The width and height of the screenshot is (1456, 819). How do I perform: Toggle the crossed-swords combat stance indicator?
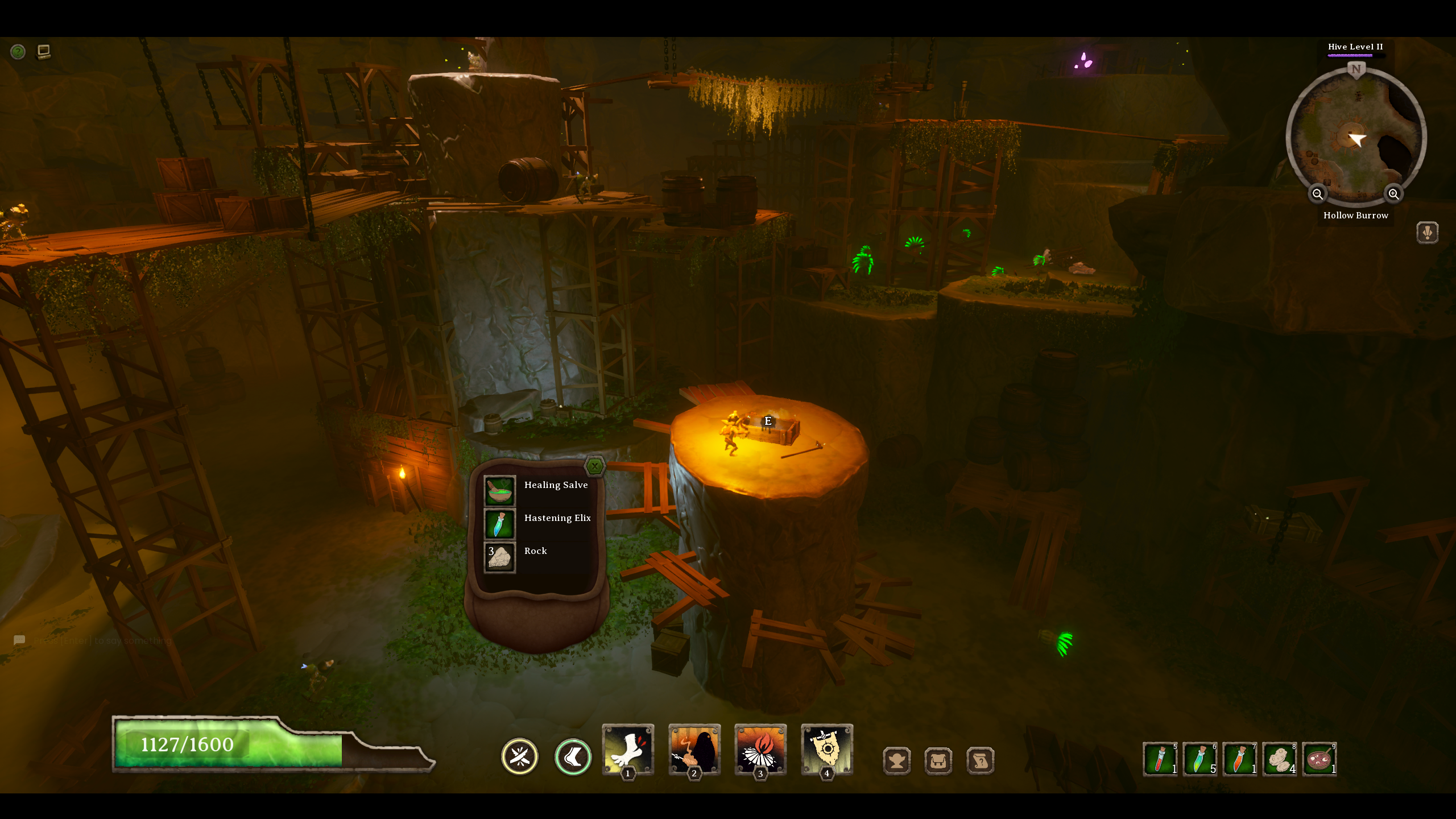pos(519,756)
